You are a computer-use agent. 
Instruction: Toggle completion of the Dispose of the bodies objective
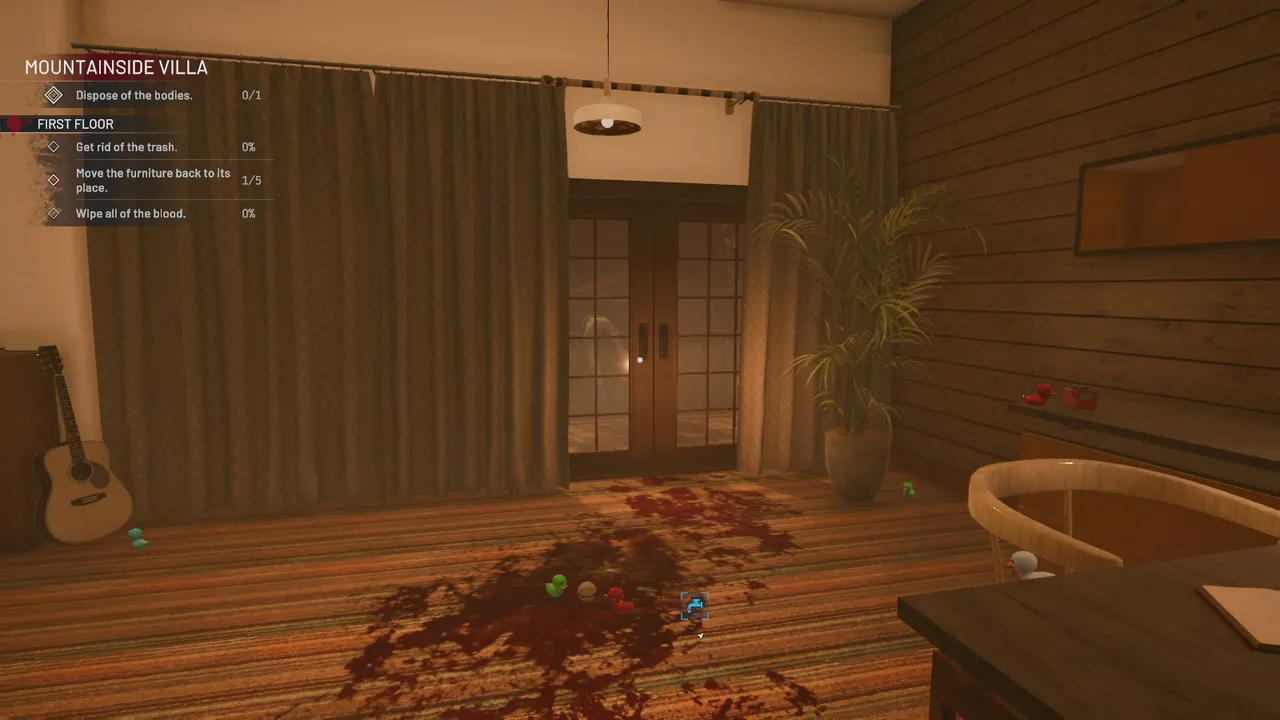pyautogui.click(x=53, y=94)
